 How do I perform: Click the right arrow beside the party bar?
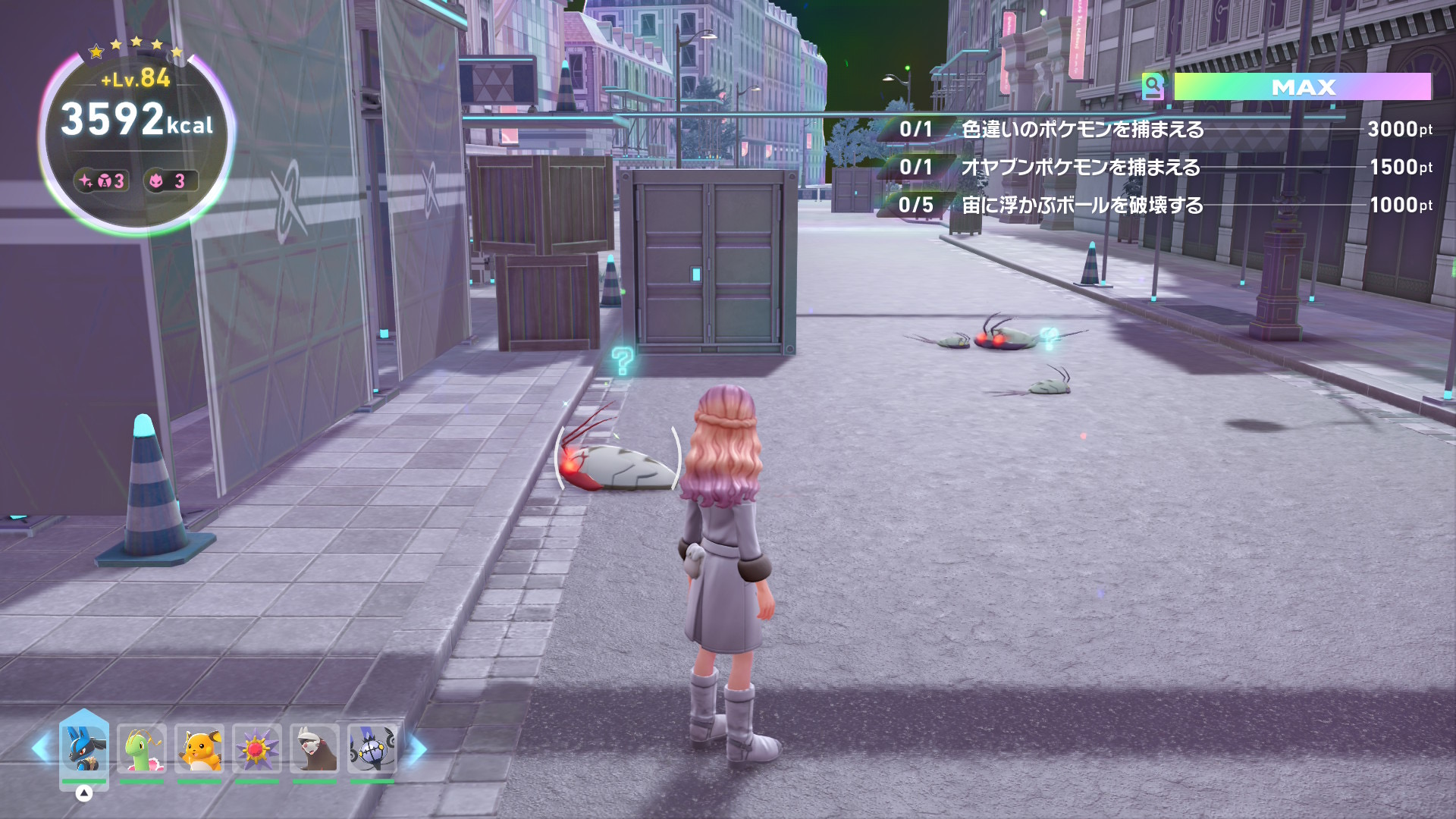(x=417, y=748)
